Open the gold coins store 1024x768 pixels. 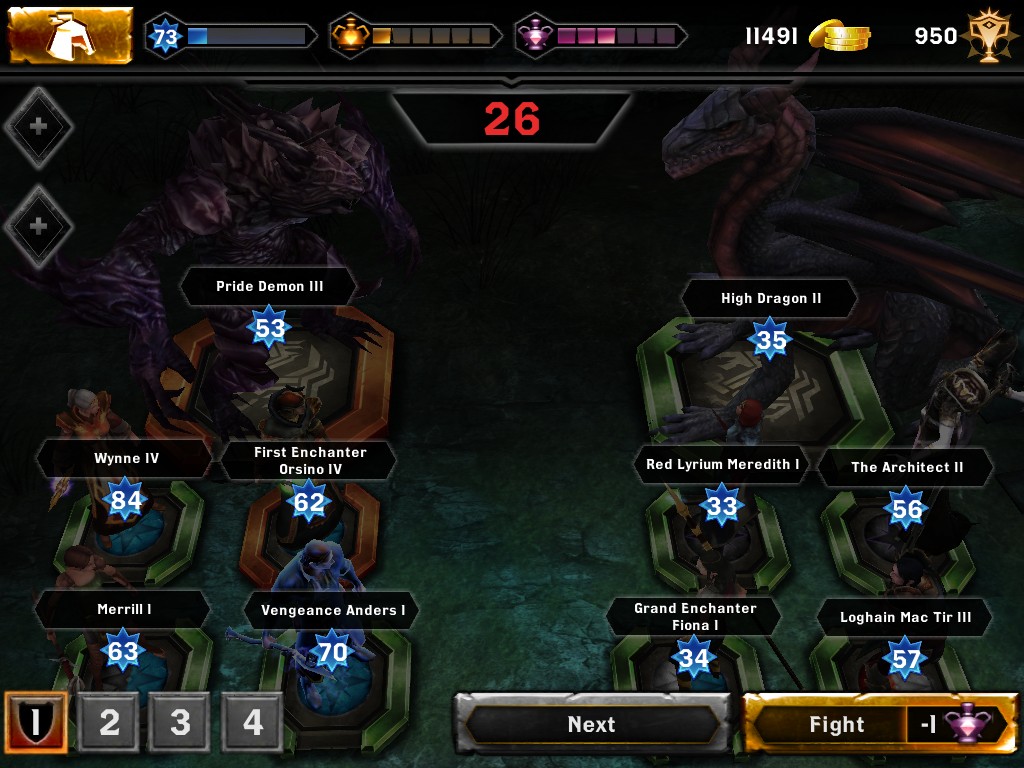pos(838,36)
